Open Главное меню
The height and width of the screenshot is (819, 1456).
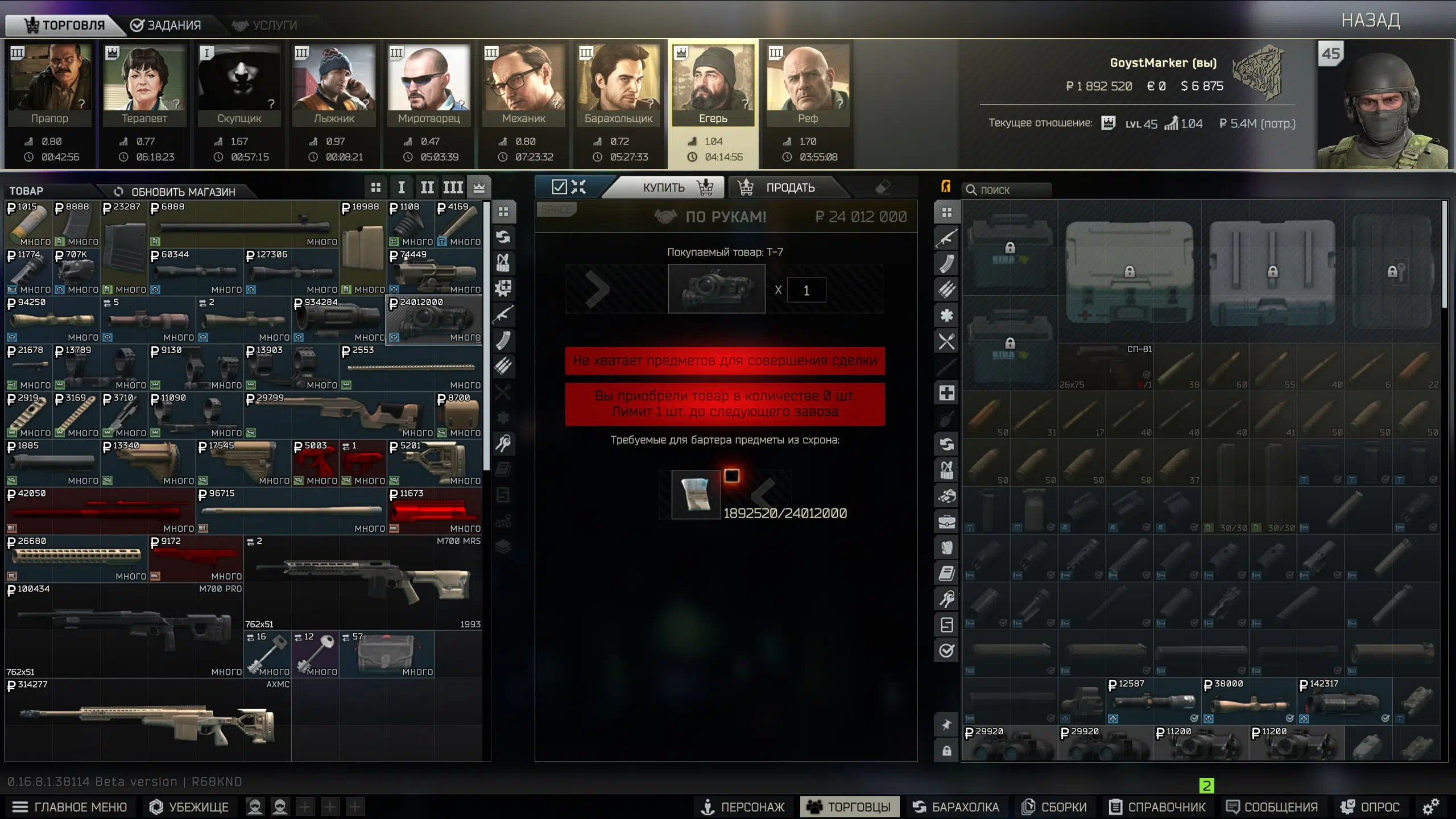click(69, 807)
